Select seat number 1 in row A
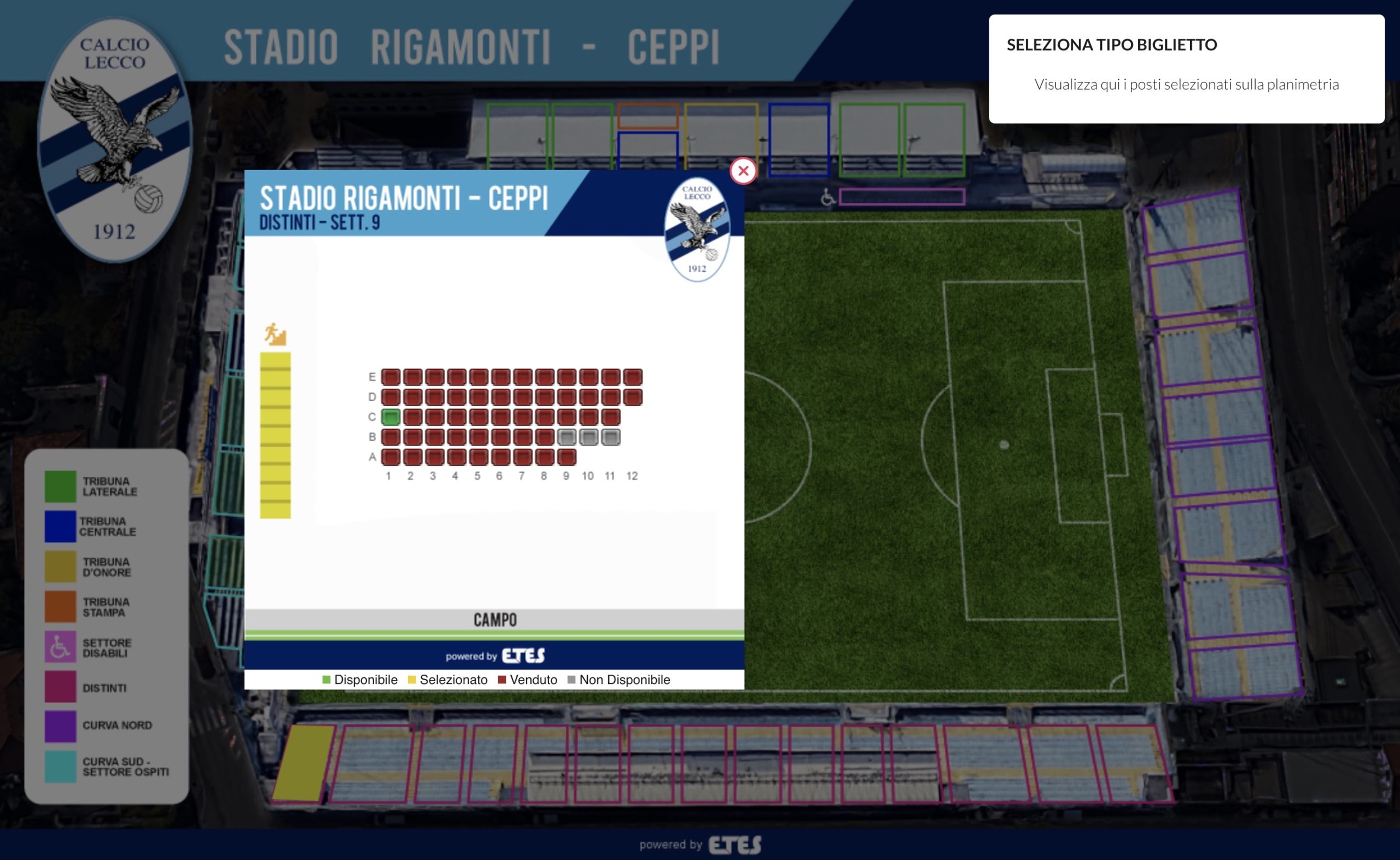 [x=391, y=457]
